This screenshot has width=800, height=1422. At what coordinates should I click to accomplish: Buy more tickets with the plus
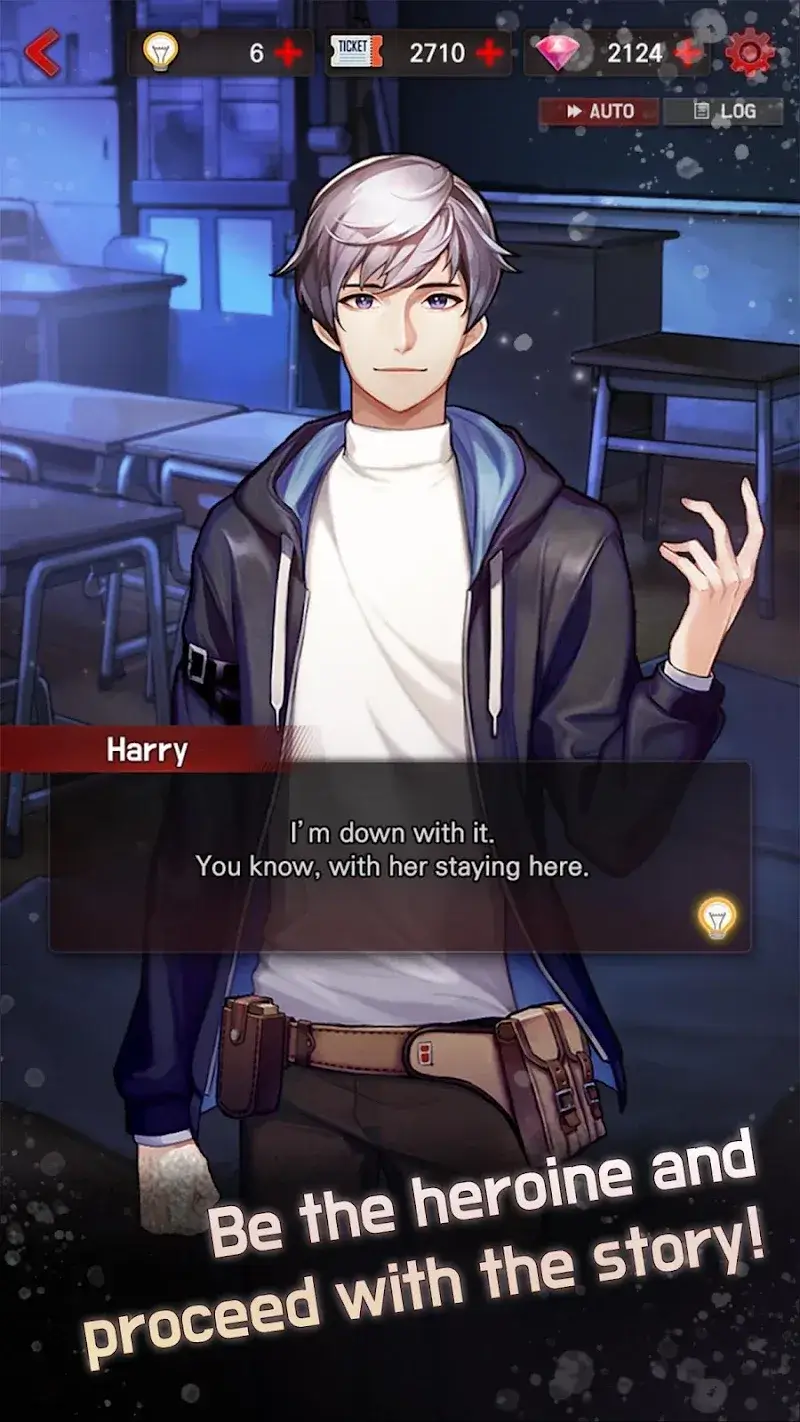[489, 53]
